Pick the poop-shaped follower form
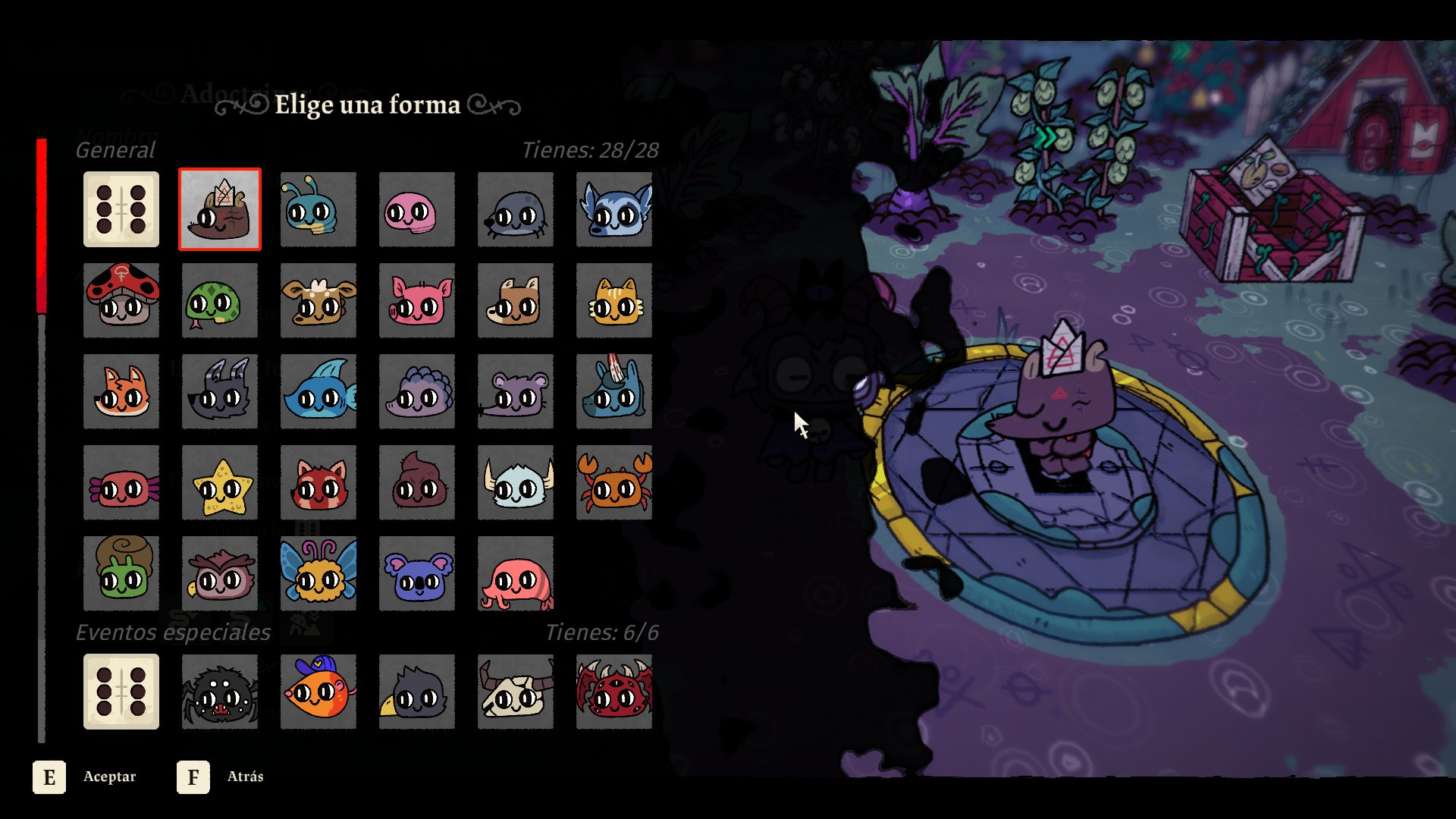 (417, 482)
